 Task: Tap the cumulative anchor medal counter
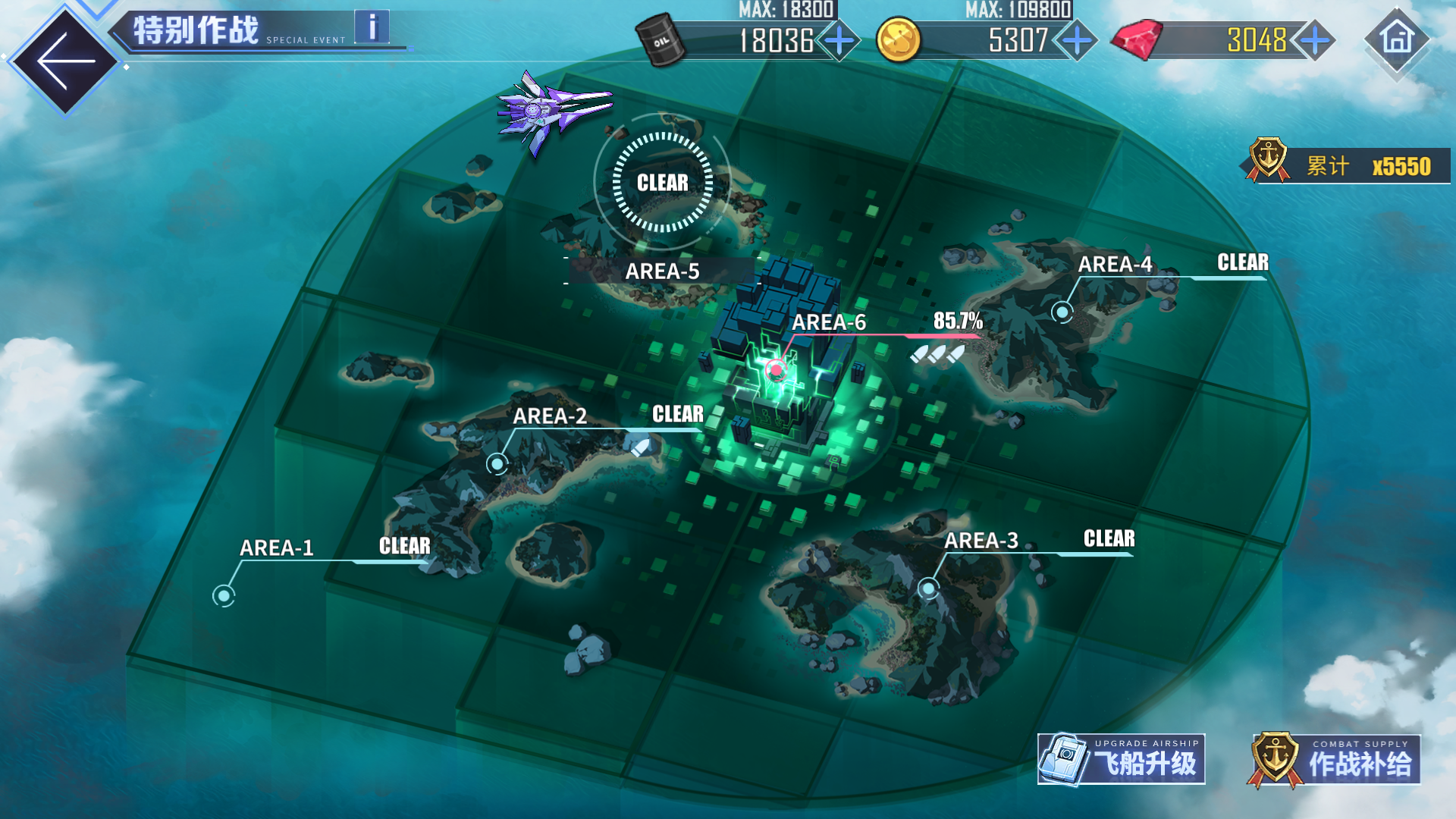[x=1348, y=166]
